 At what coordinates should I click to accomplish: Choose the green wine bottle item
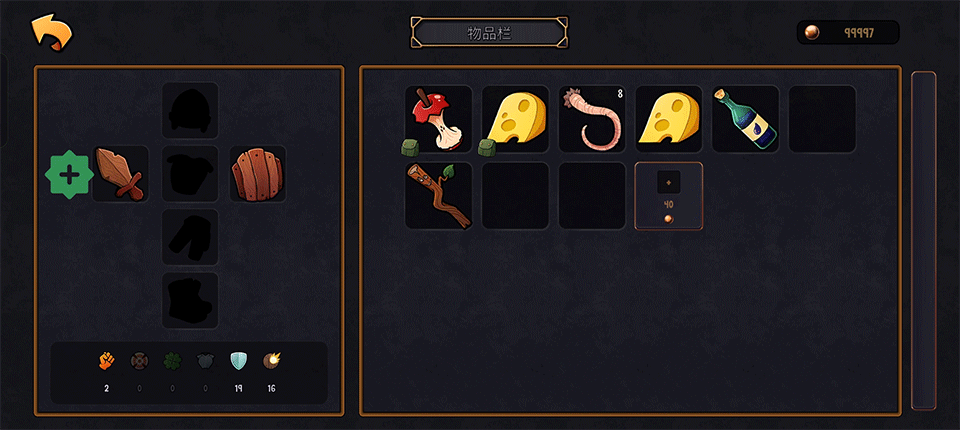pyautogui.click(x=746, y=119)
